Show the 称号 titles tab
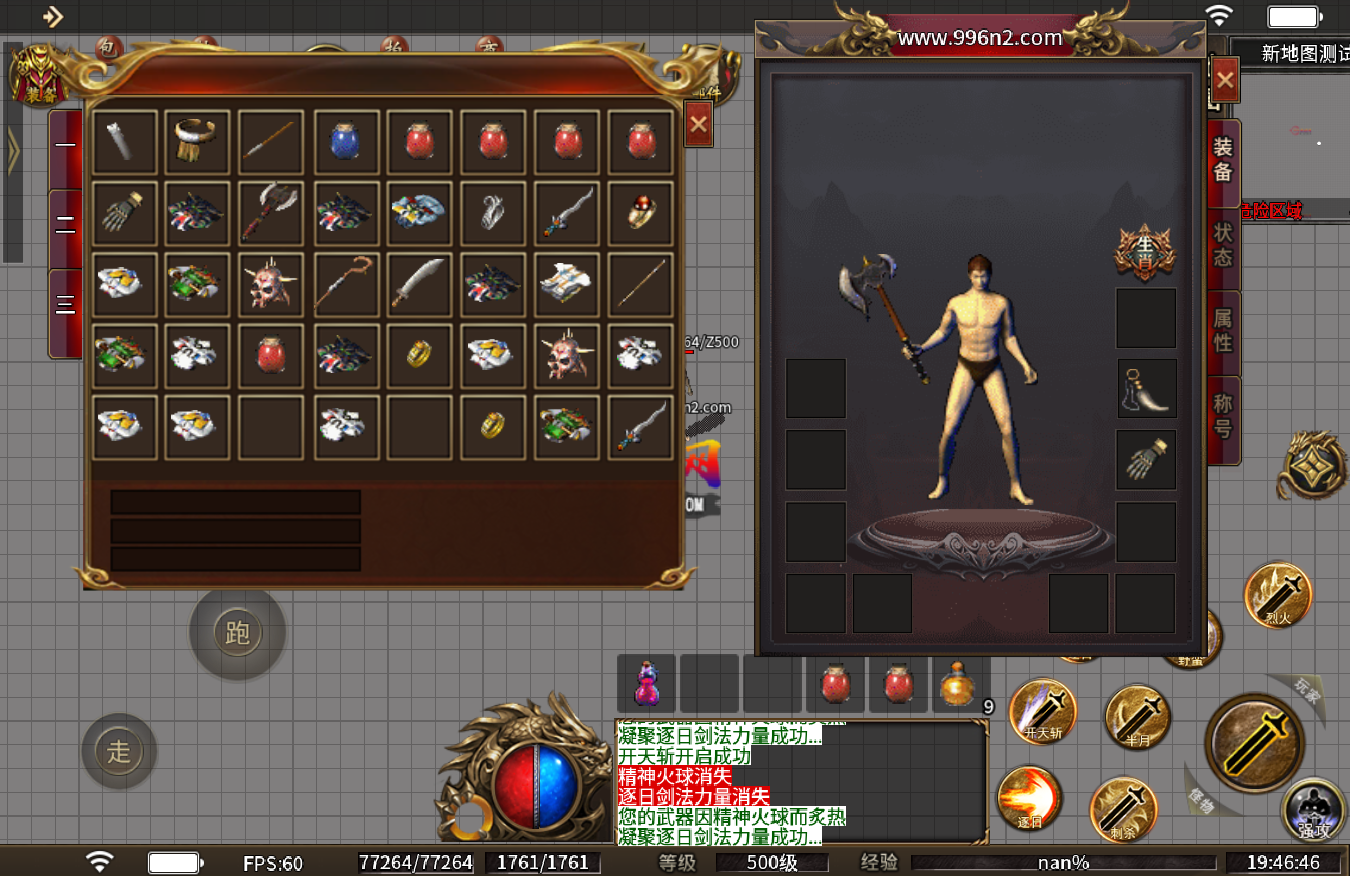The height and width of the screenshot is (876, 1350). point(1223,416)
